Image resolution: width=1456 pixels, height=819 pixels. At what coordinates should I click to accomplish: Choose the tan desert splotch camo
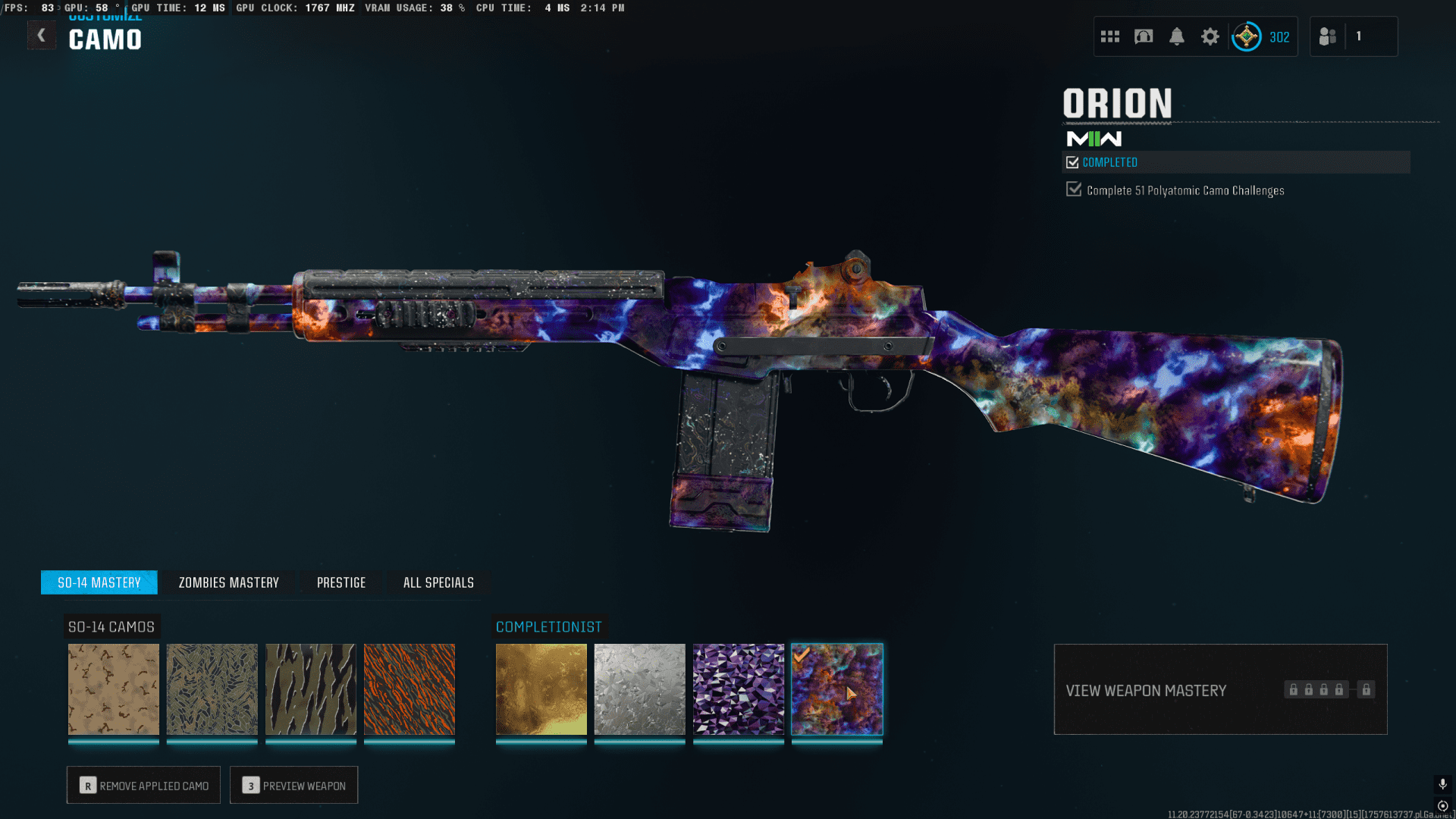[x=114, y=689]
